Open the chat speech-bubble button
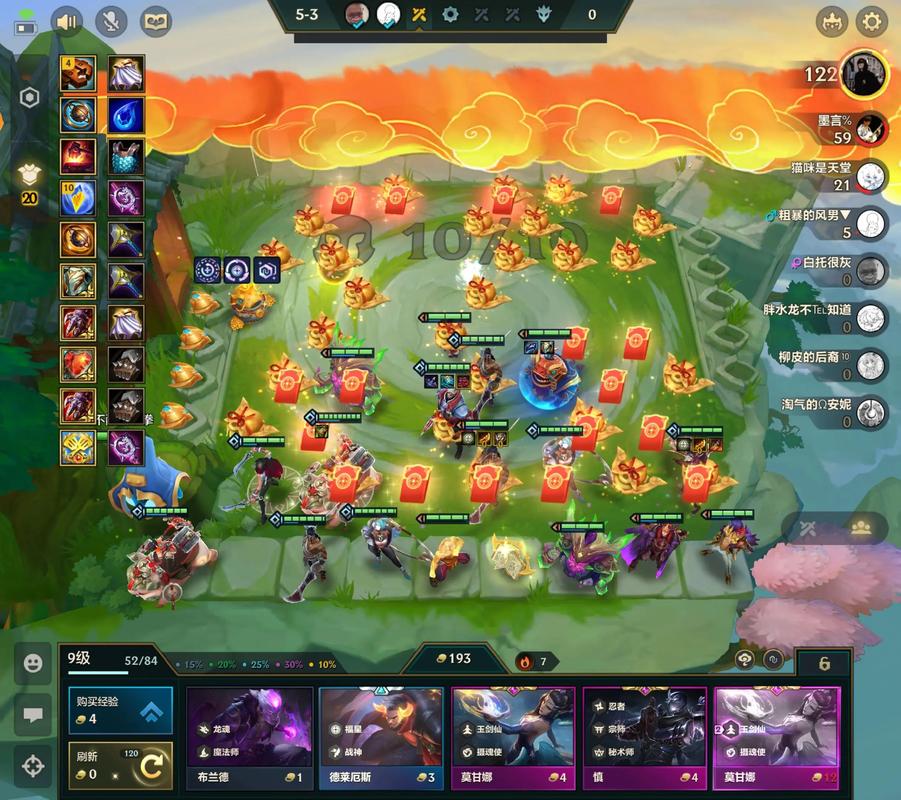This screenshot has height=800, width=901. 33,715
